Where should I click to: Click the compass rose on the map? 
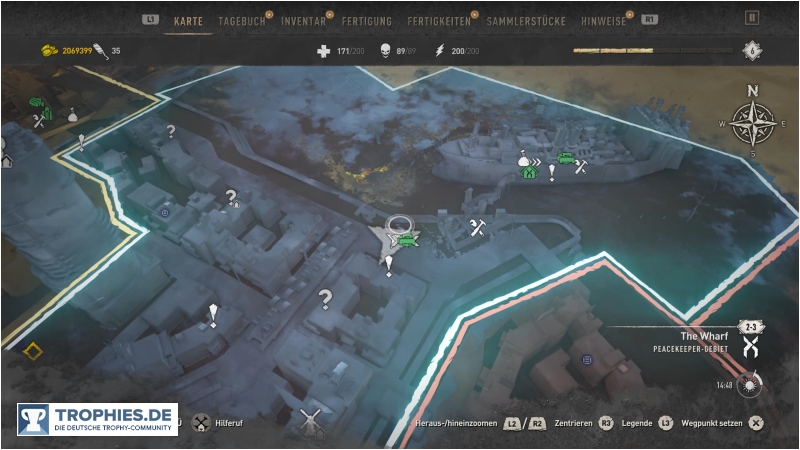coord(753,123)
